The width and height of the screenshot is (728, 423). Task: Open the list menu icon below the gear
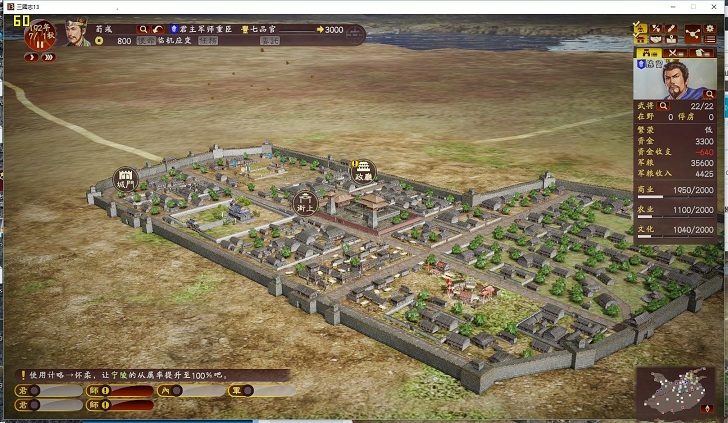[710, 41]
